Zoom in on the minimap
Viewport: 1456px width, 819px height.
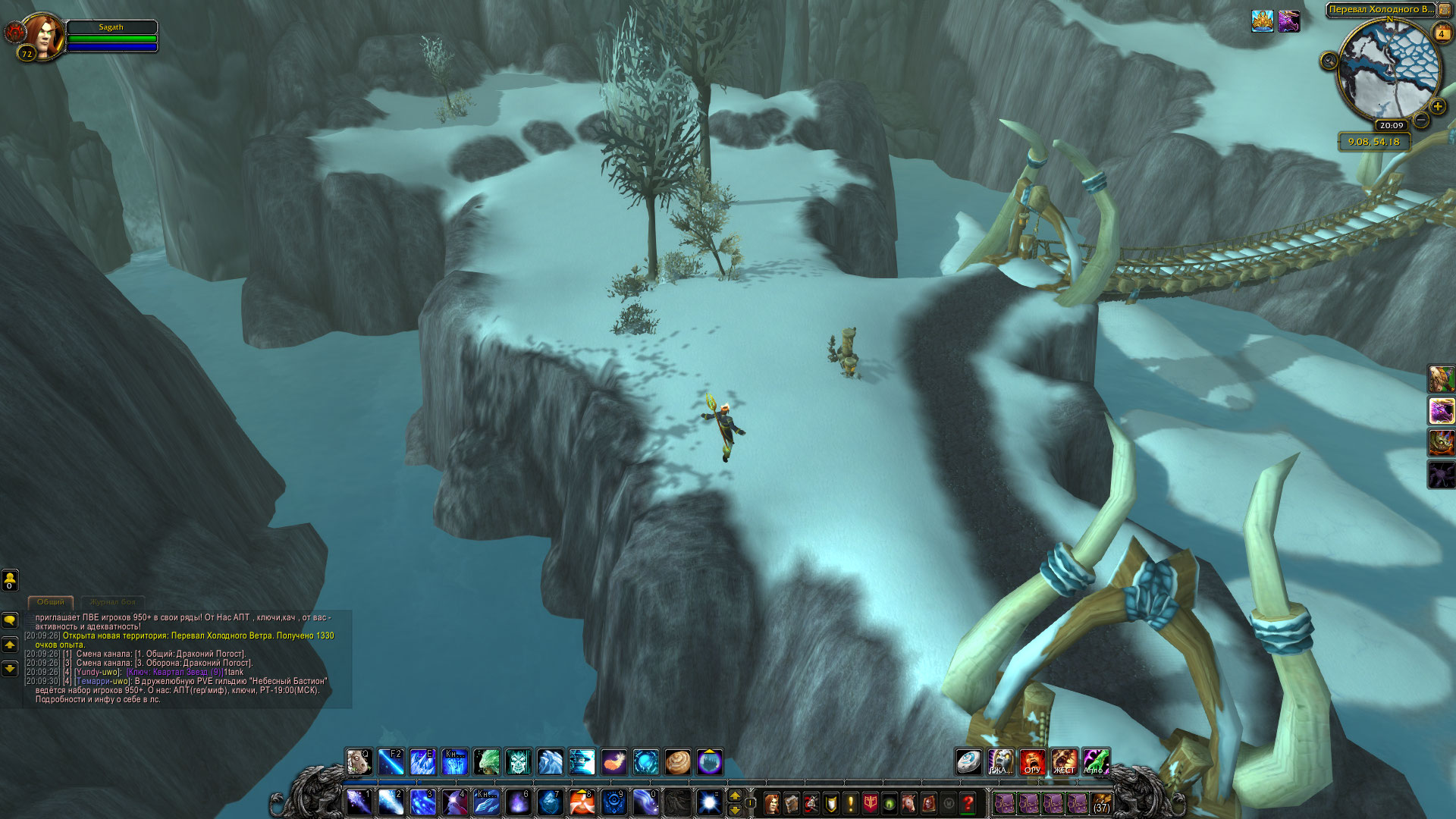coord(1438,107)
